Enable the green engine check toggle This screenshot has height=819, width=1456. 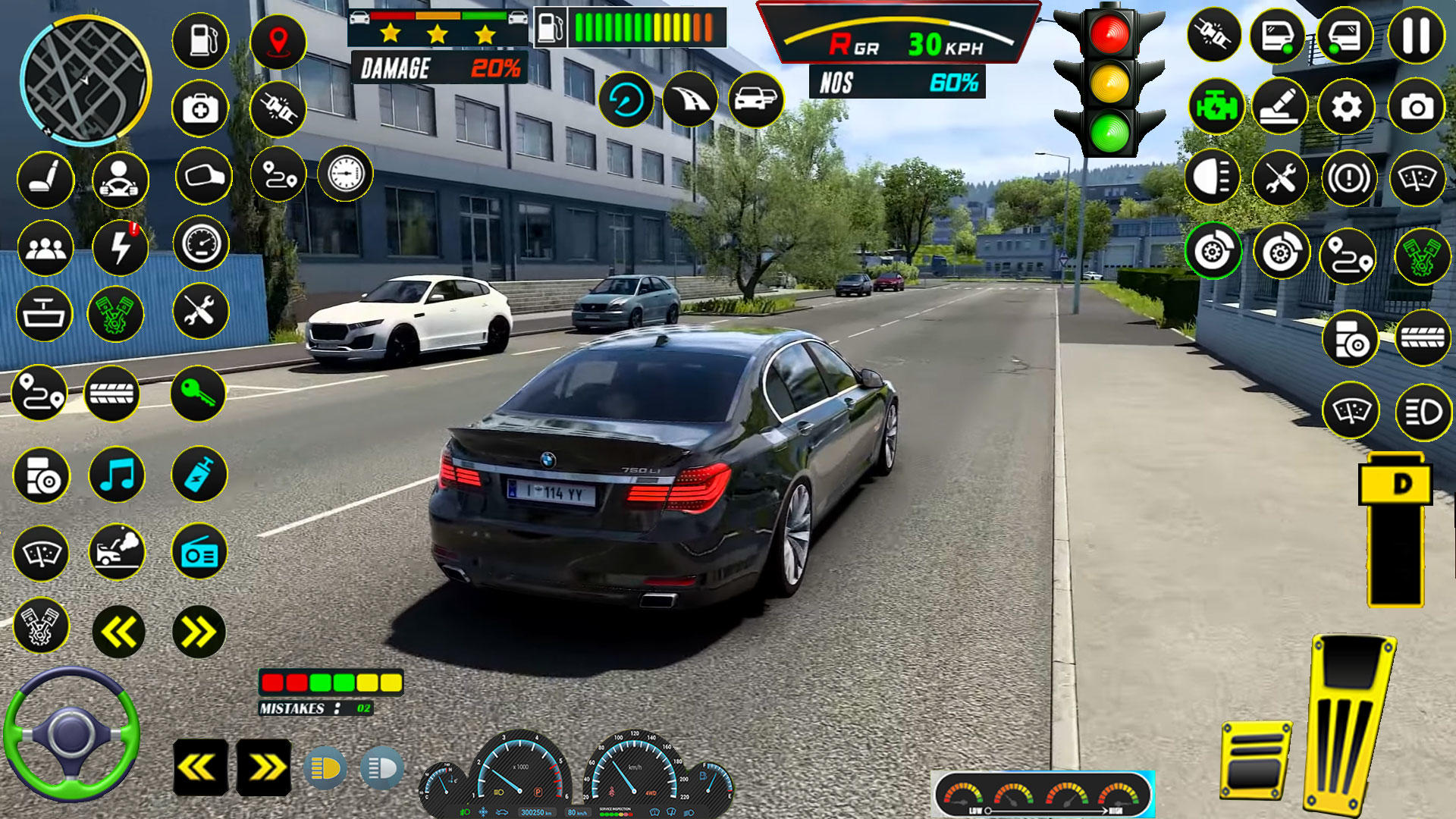coord(1215,107)
